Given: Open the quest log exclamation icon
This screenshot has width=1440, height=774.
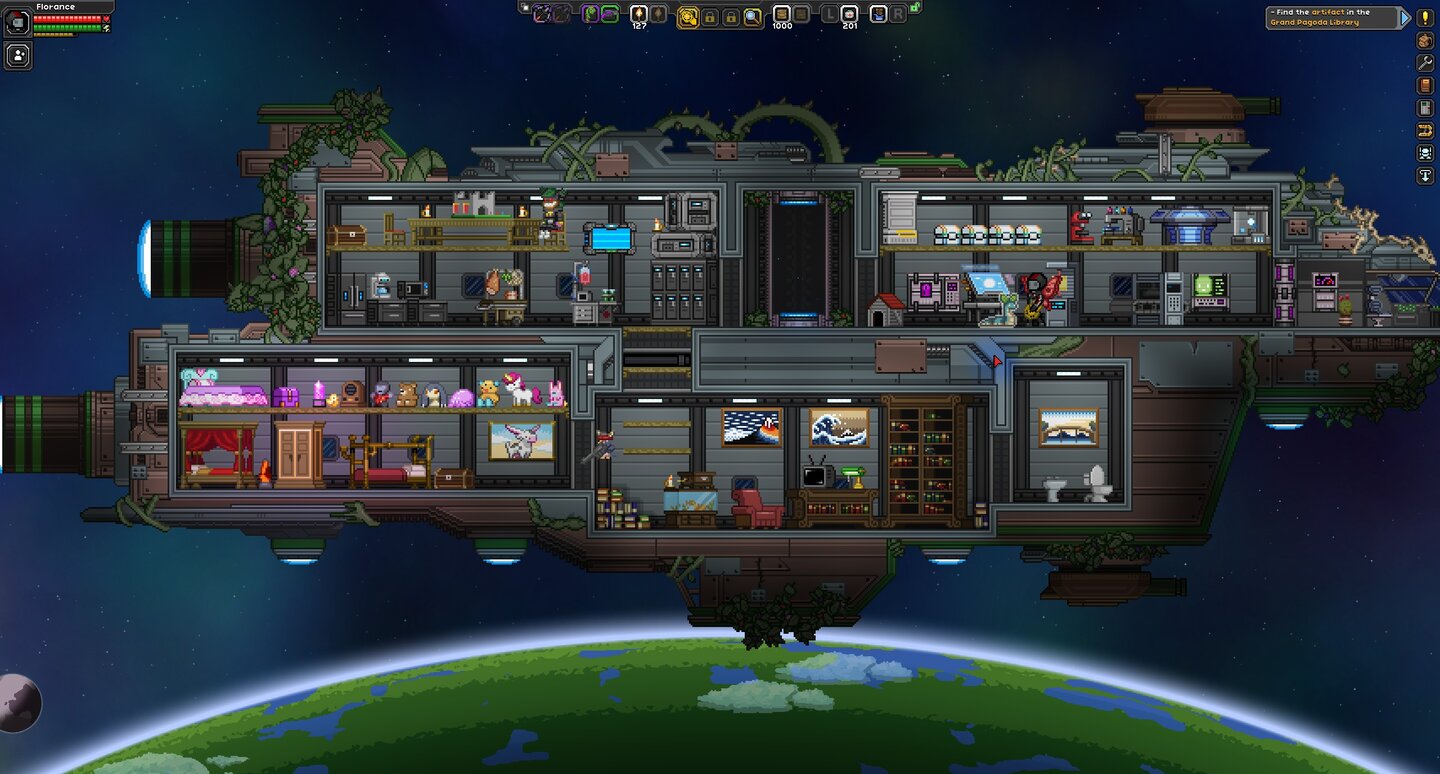Looking at the screenshot, I should click(1425, 18).
